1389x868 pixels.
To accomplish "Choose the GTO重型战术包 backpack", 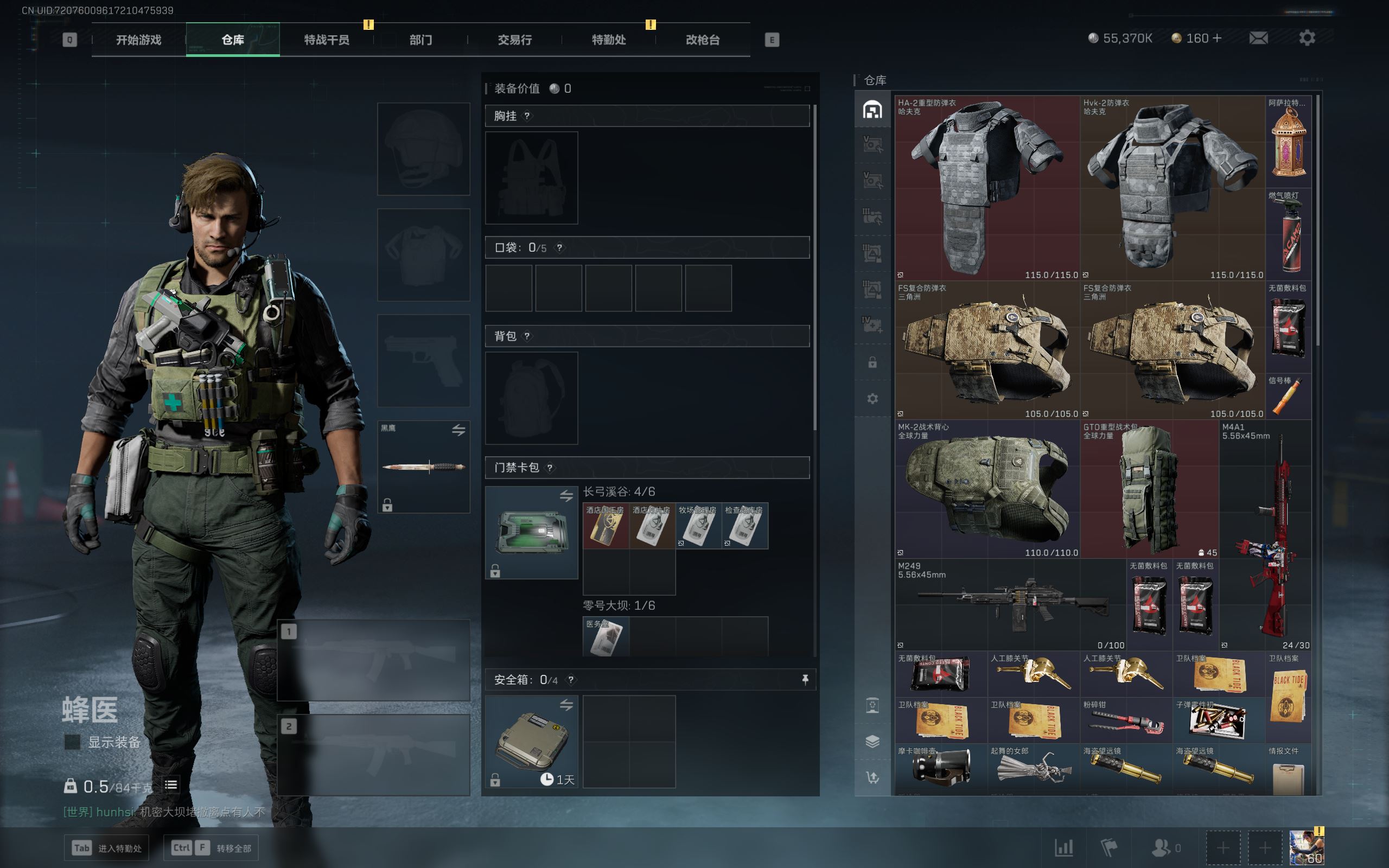I will 1149,489.
